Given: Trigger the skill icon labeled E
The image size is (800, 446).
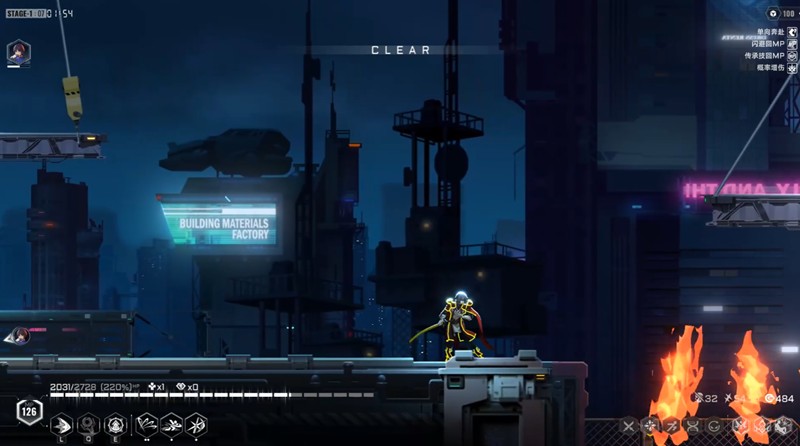Looking at the screenshot, I should (x=116, y=424).
